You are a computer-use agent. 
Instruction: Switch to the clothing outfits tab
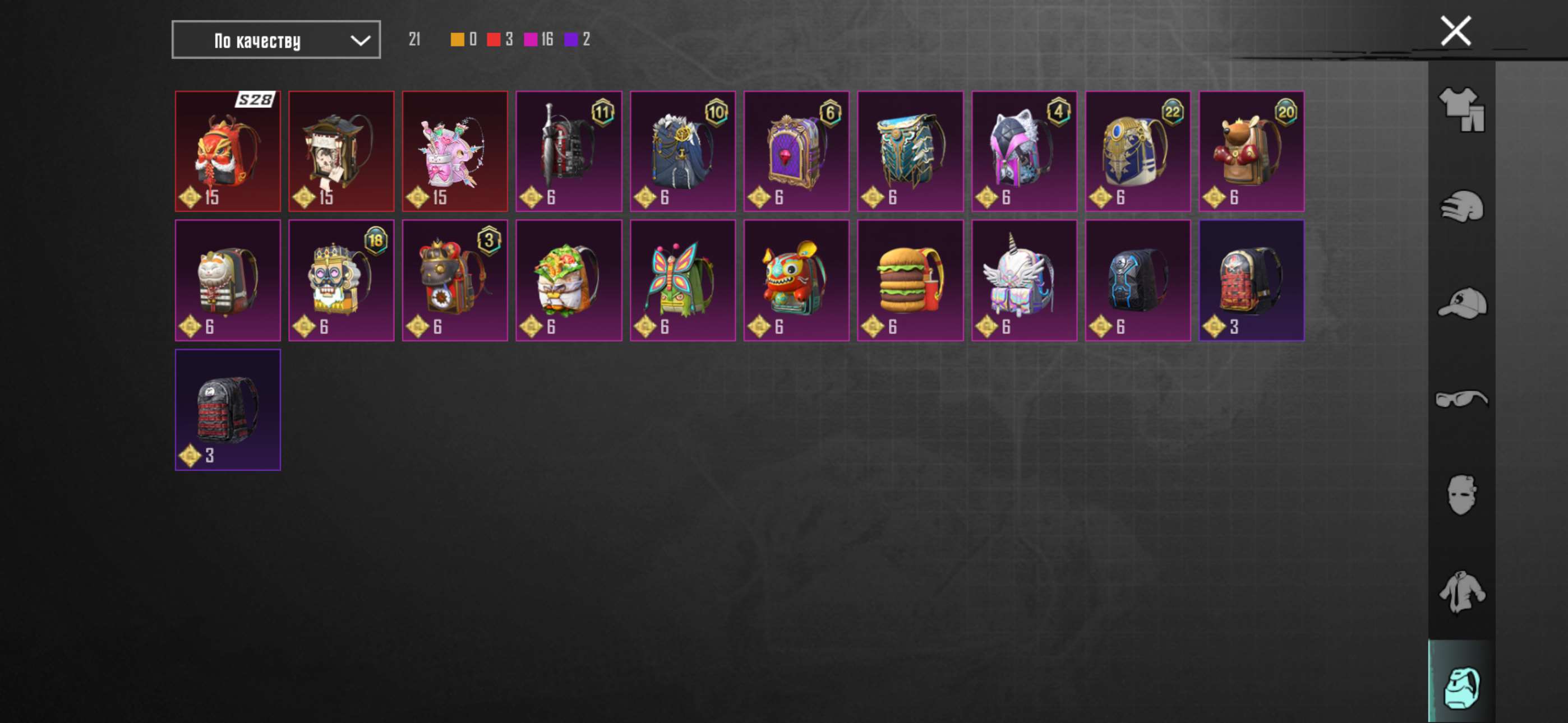(x=1461, y=109)
